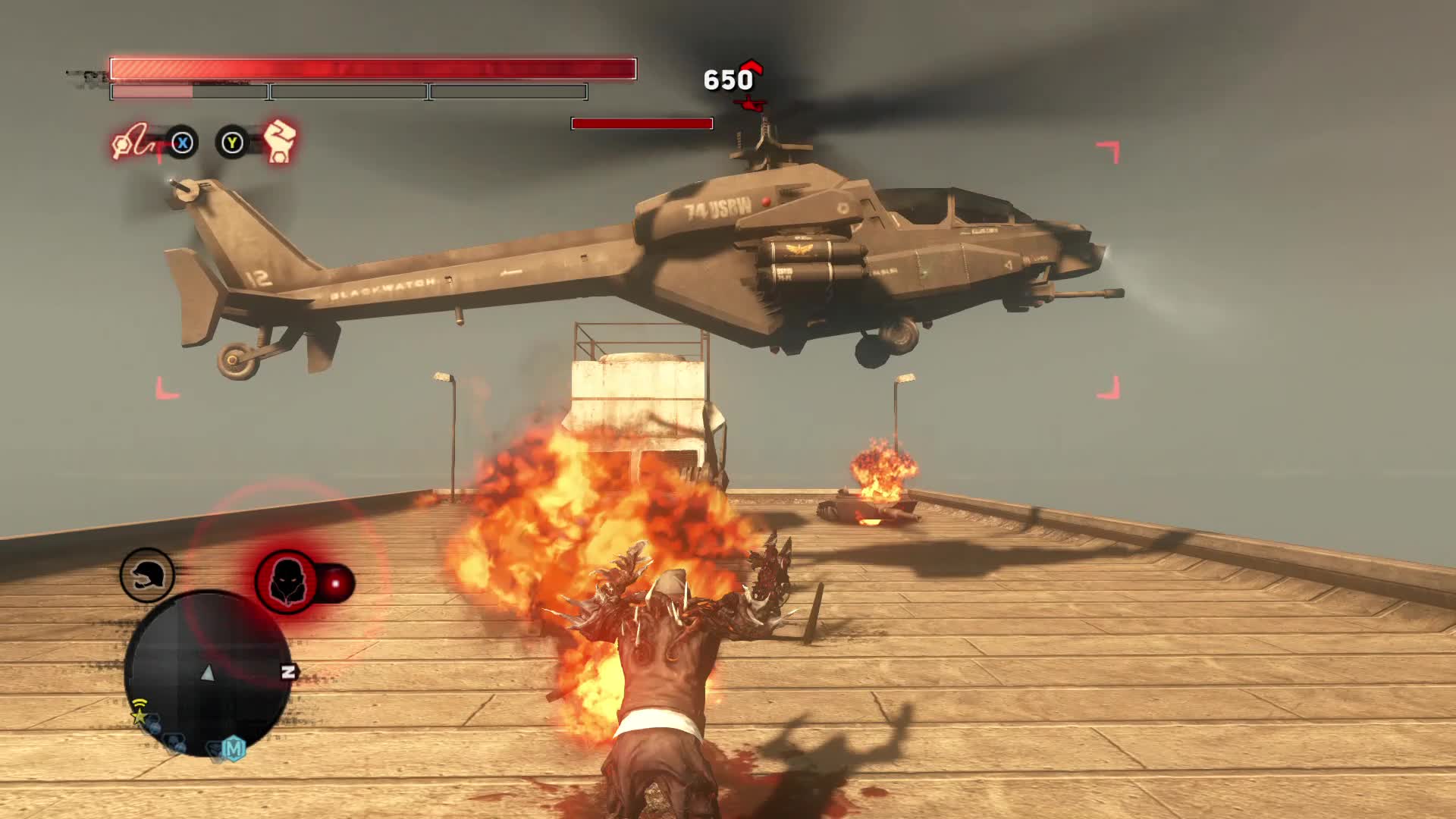
Task: Click the soldier helmet alert icon
Action: [x=147, y=576]
